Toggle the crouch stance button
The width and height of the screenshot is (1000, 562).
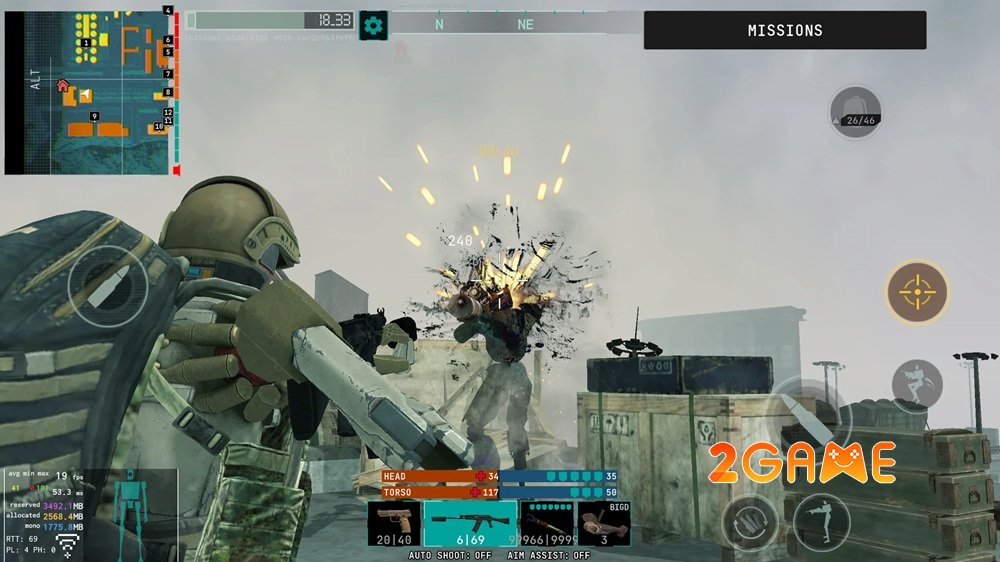pyautogui.click(x=822, y=522)
